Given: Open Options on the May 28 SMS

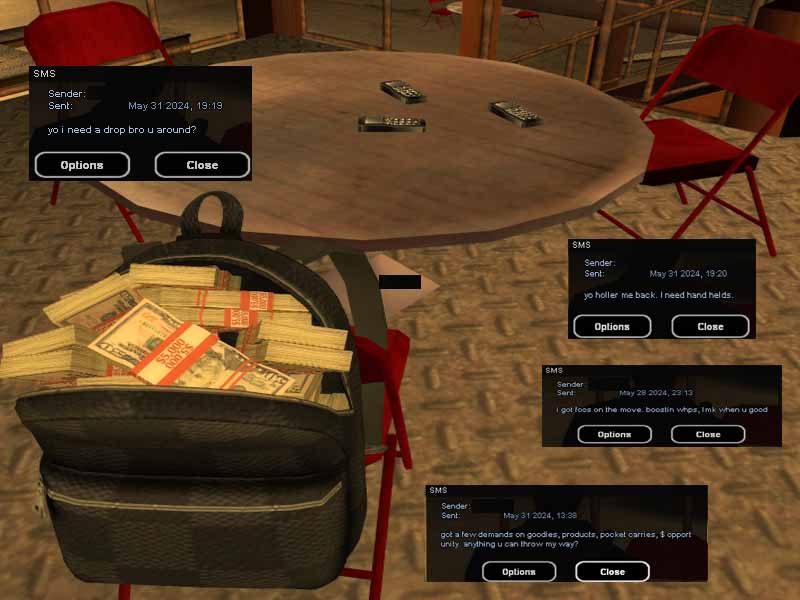Looking at the screenshot, I should [614, 434].
